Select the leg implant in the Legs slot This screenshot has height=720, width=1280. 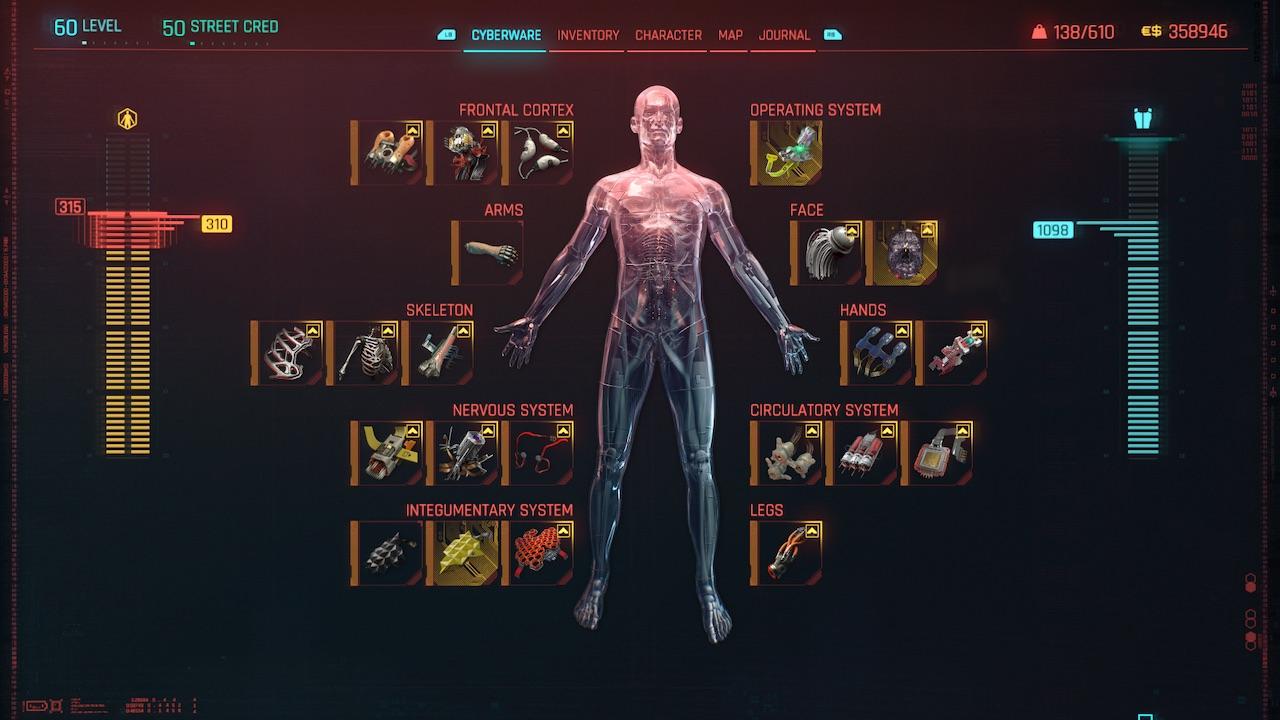785,552
